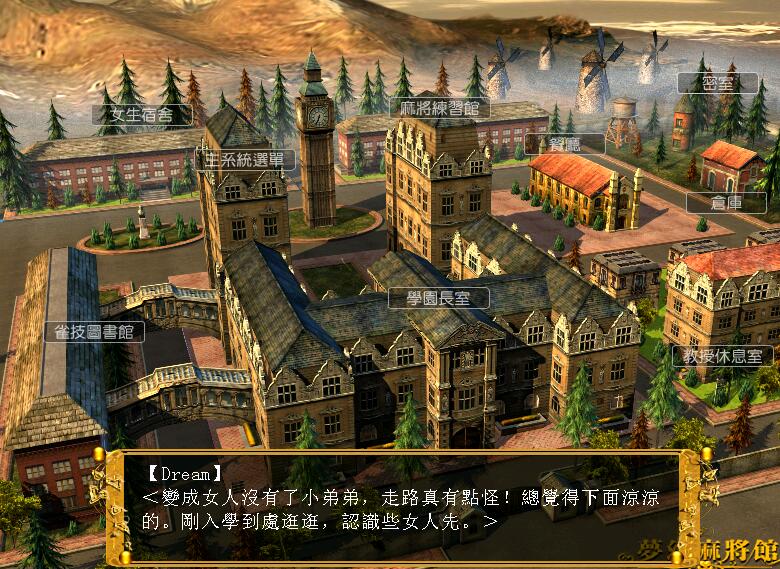Go to the 女生宿舍 location label
This screenshot has width=780, height=569.
tap(142, 115)
